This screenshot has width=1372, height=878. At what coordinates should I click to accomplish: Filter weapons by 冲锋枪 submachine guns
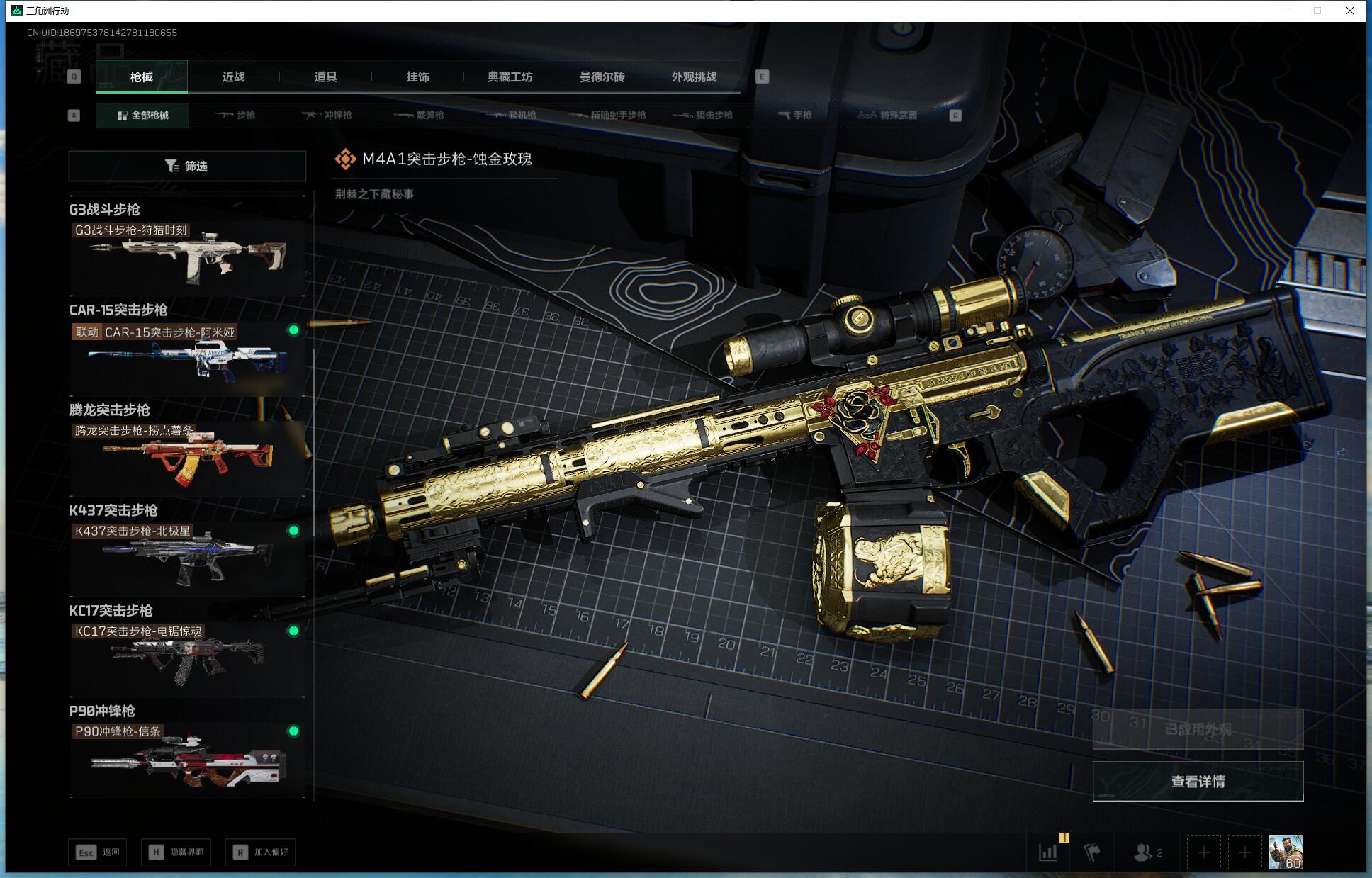pos(327,115)
